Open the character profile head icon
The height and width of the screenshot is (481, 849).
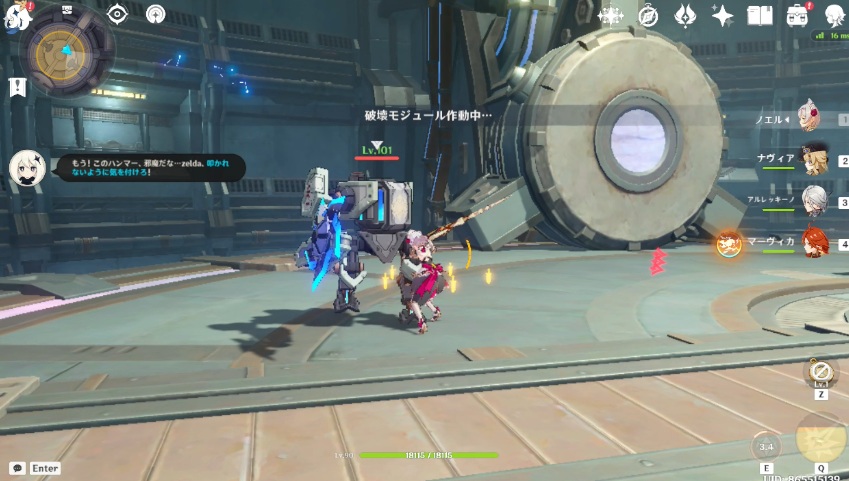coord(834,15)
